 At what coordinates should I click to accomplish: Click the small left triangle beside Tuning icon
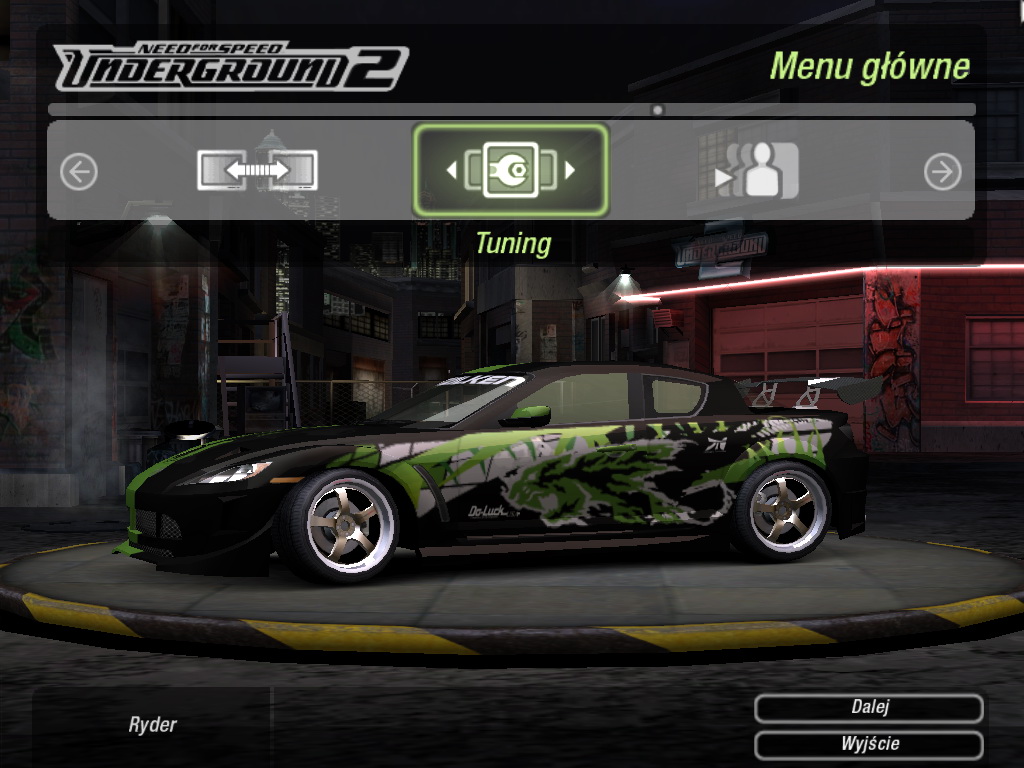[451, 171]
